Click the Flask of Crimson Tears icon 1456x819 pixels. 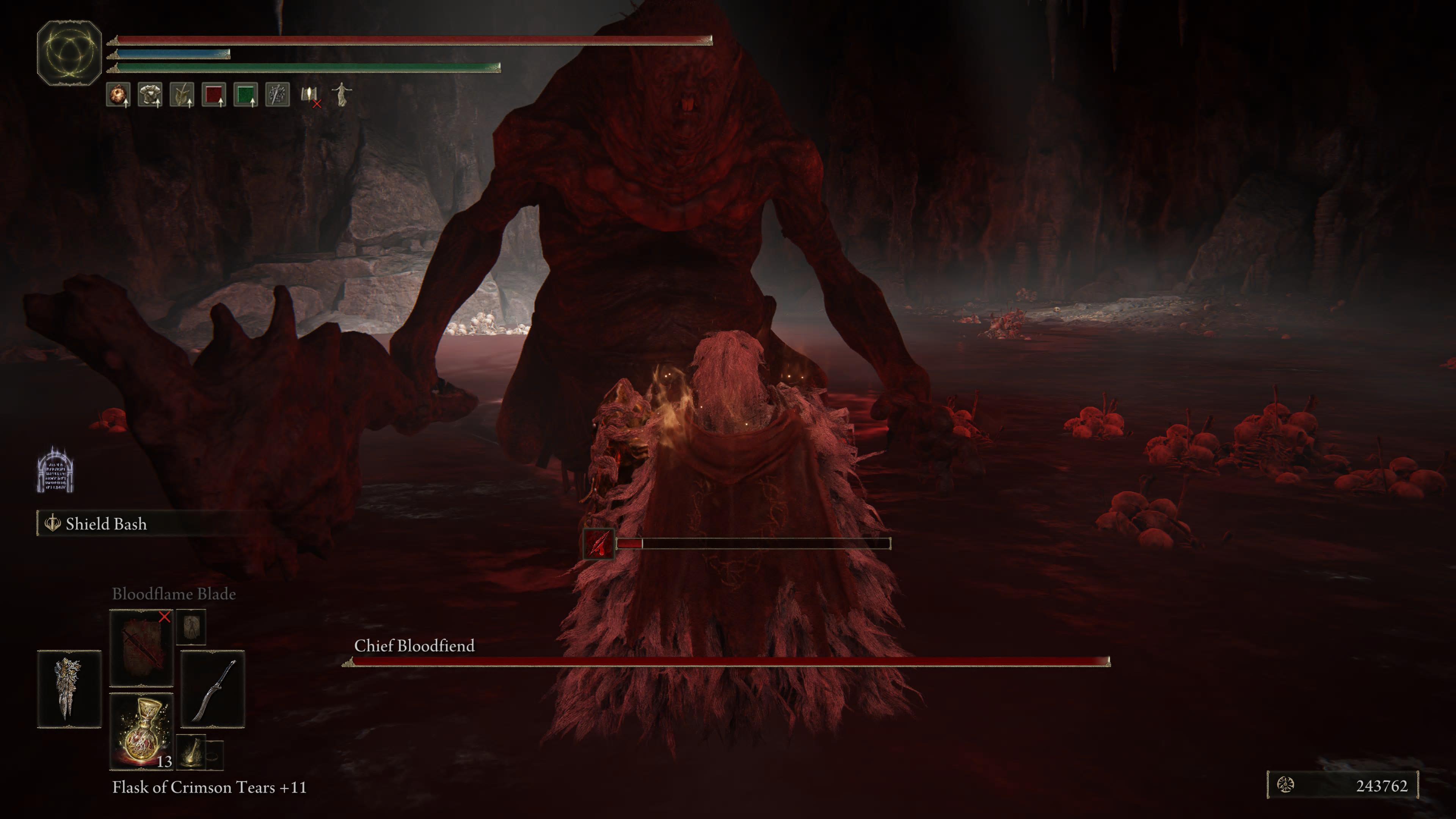click(141, 735)
